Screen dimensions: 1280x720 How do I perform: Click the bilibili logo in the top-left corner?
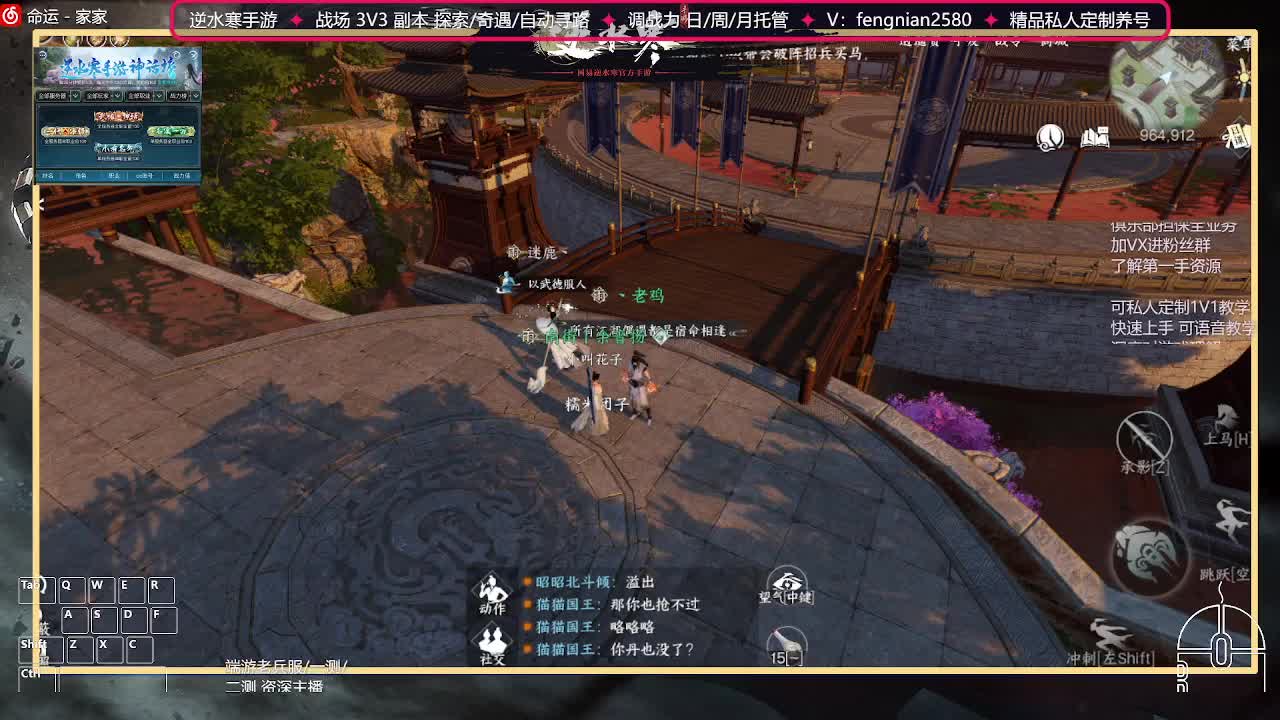[10, 13]
